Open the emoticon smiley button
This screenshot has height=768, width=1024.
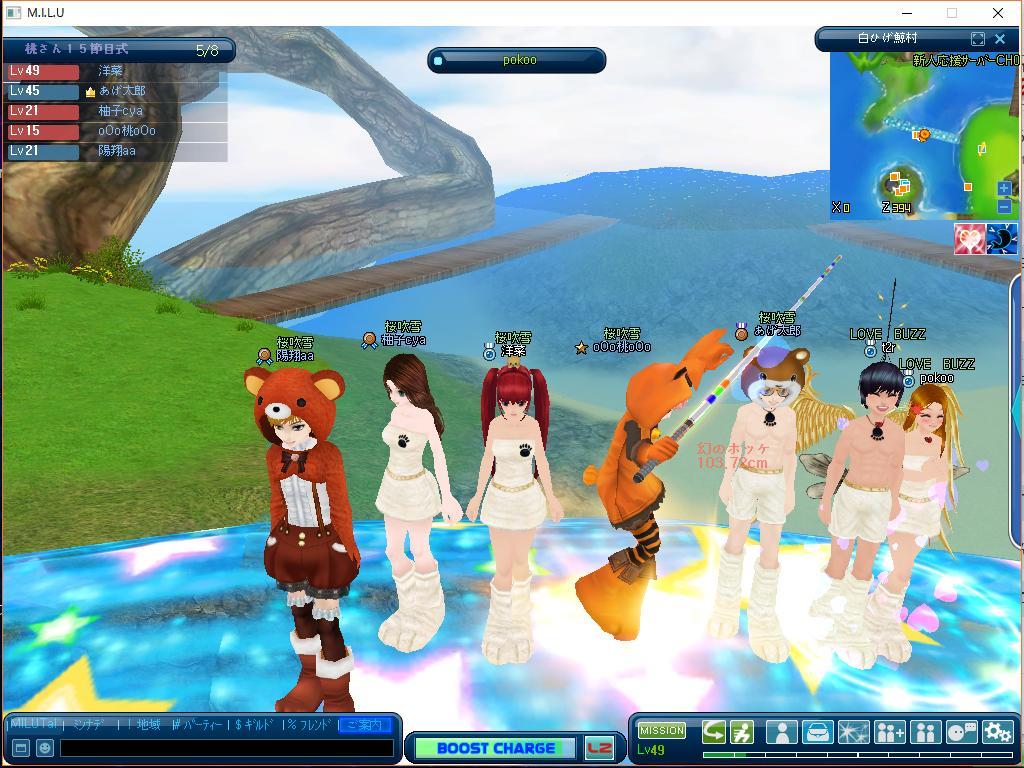(44, 748)
